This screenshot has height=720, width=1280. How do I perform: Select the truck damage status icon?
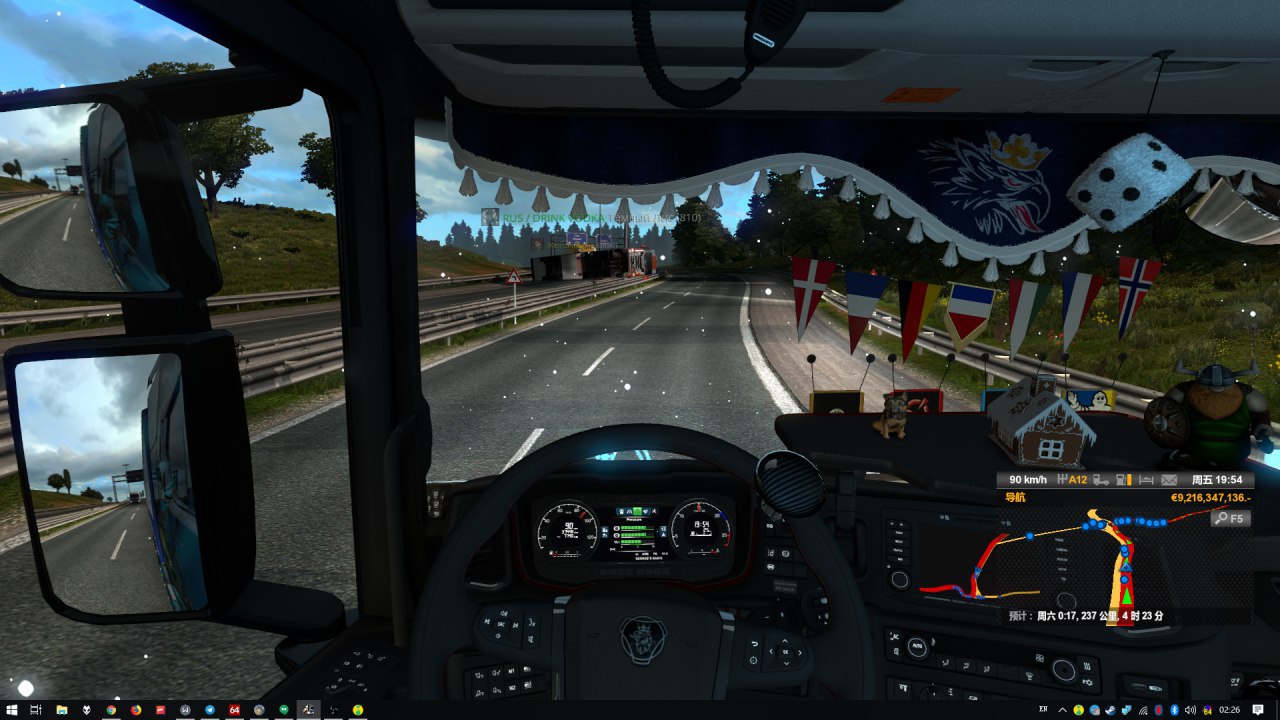[1100, 480]
